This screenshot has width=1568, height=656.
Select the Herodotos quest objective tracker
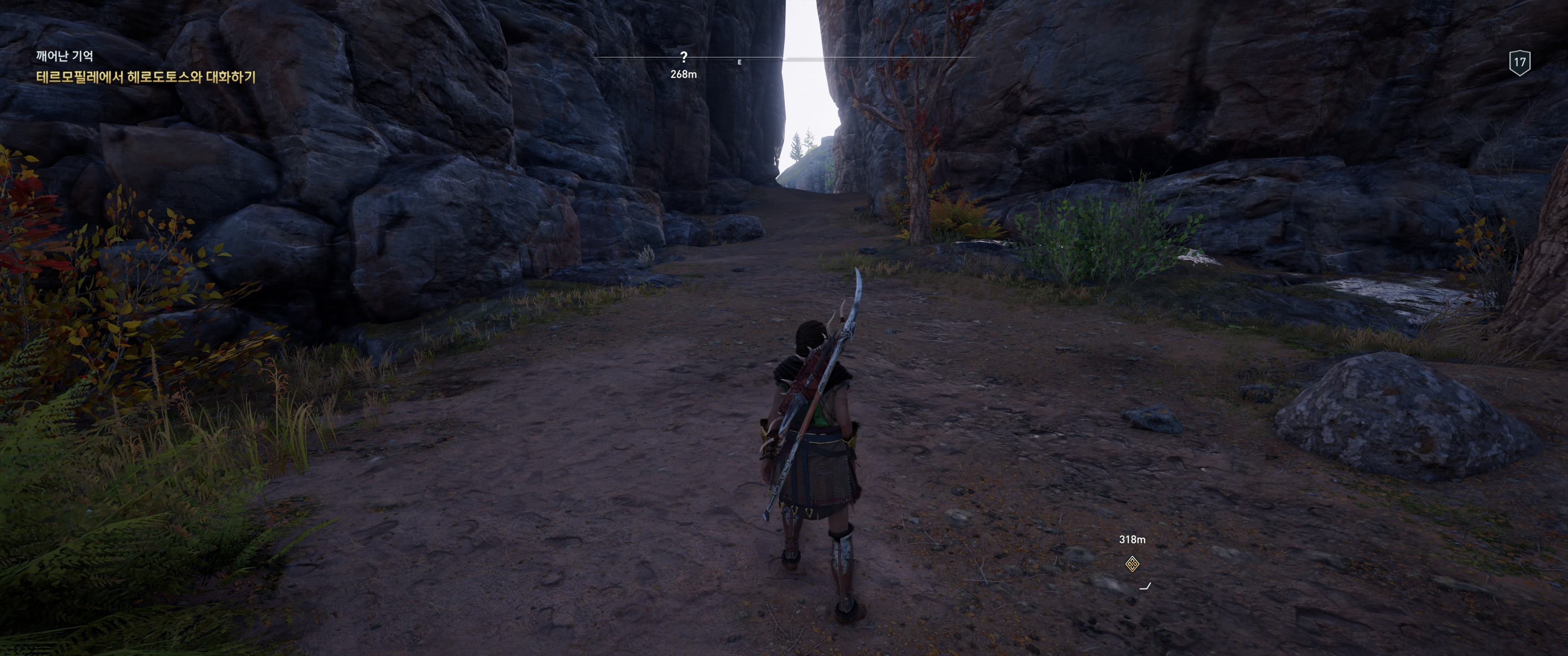coord(145,77)
